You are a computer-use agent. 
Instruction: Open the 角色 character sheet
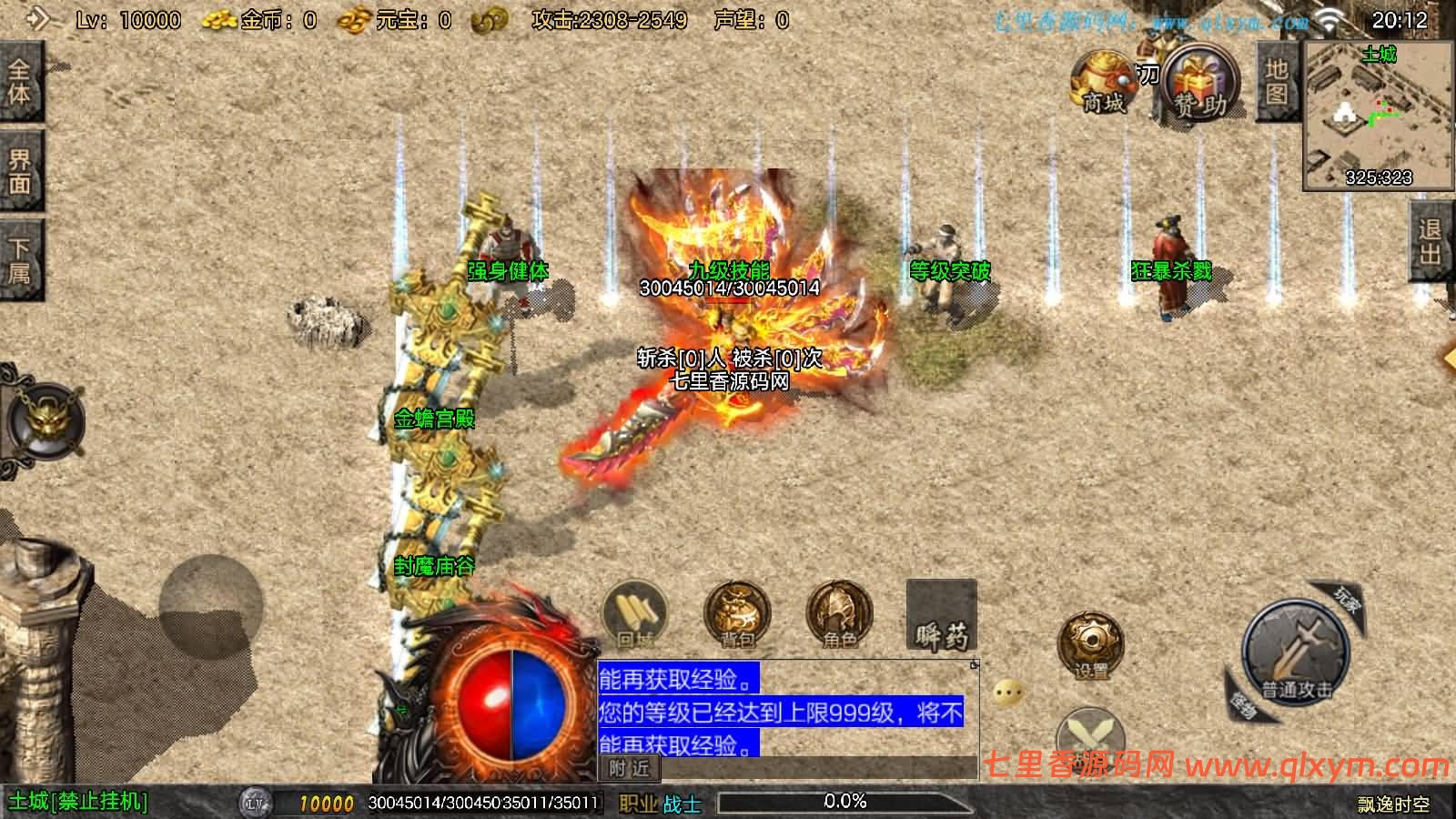pyautogui.click(x=839, y=614)
